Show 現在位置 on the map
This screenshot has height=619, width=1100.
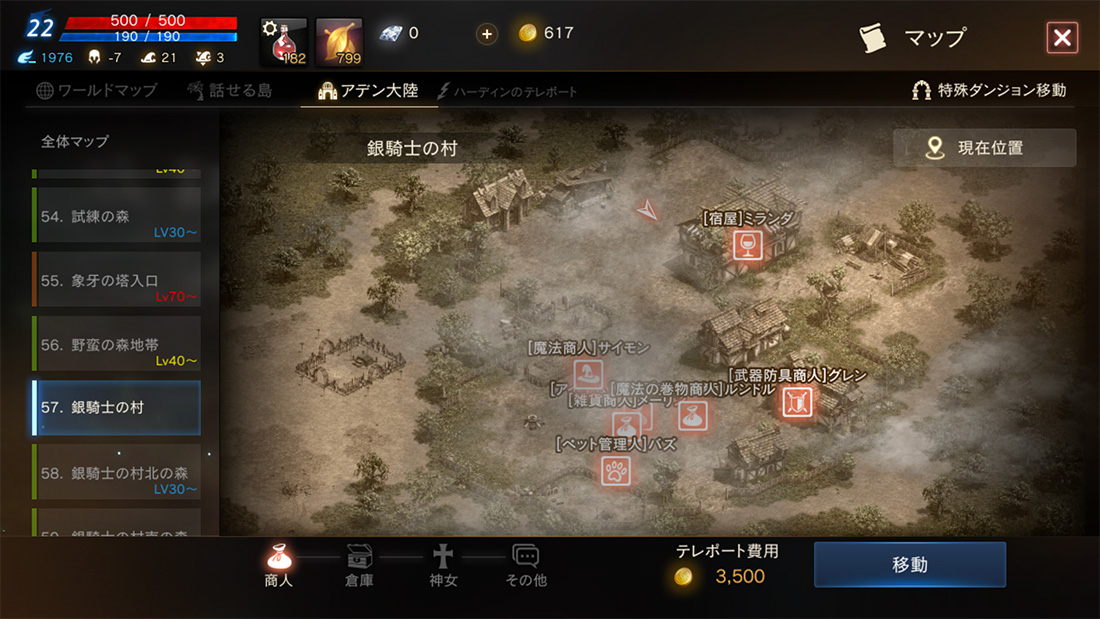[x=984, y=148]
